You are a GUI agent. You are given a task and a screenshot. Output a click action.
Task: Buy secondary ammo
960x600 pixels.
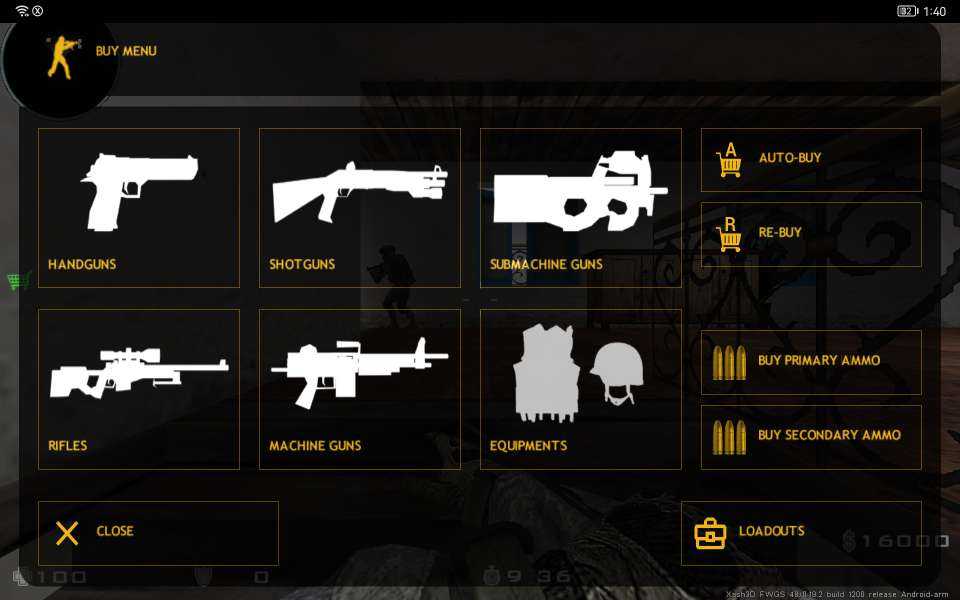click(811, 437)
